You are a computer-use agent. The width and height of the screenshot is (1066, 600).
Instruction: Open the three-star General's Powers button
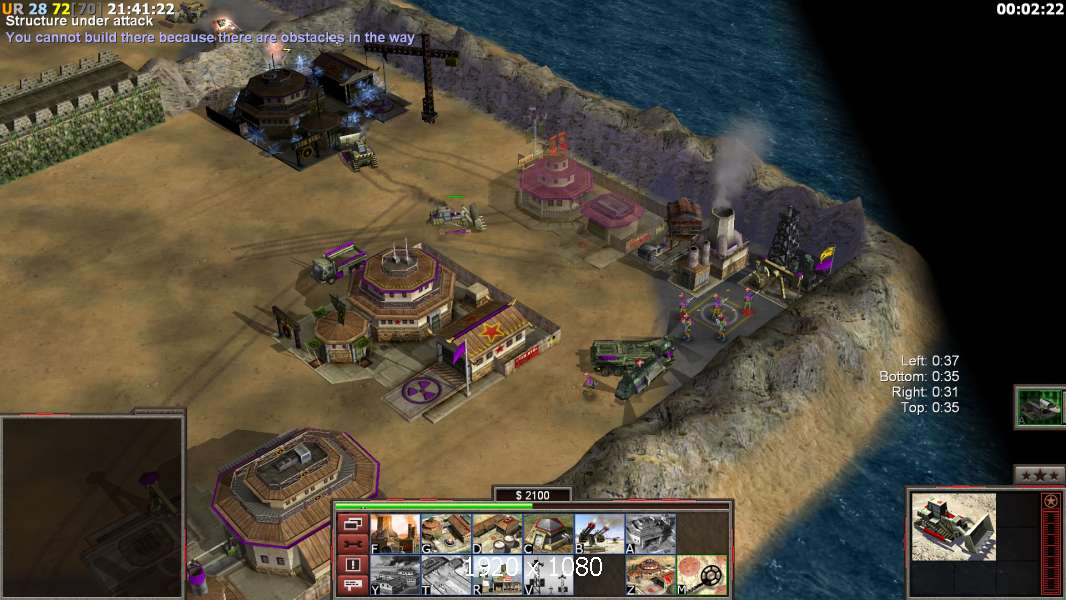[1039, 475]
